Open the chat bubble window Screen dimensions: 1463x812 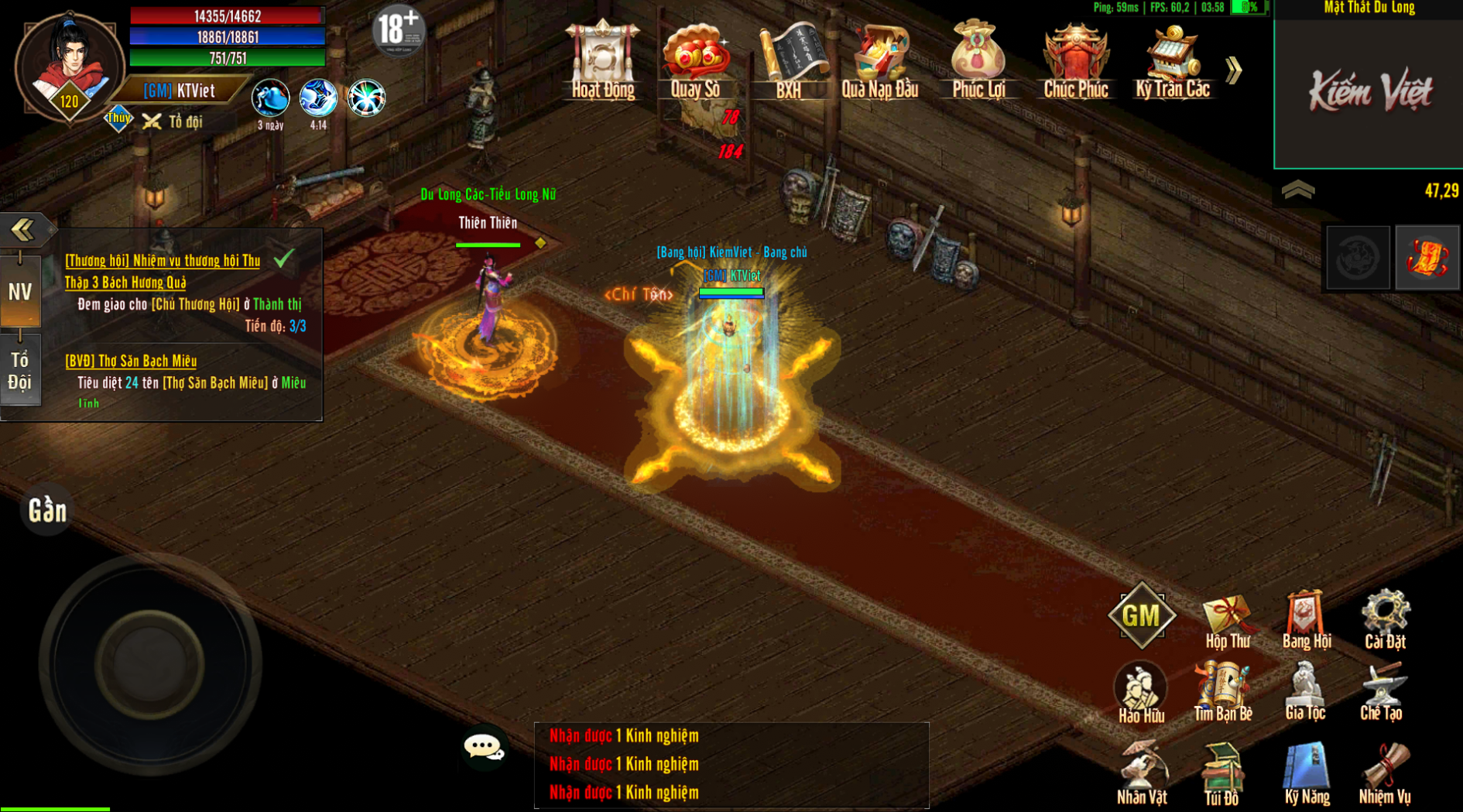[x=484, y=748]
